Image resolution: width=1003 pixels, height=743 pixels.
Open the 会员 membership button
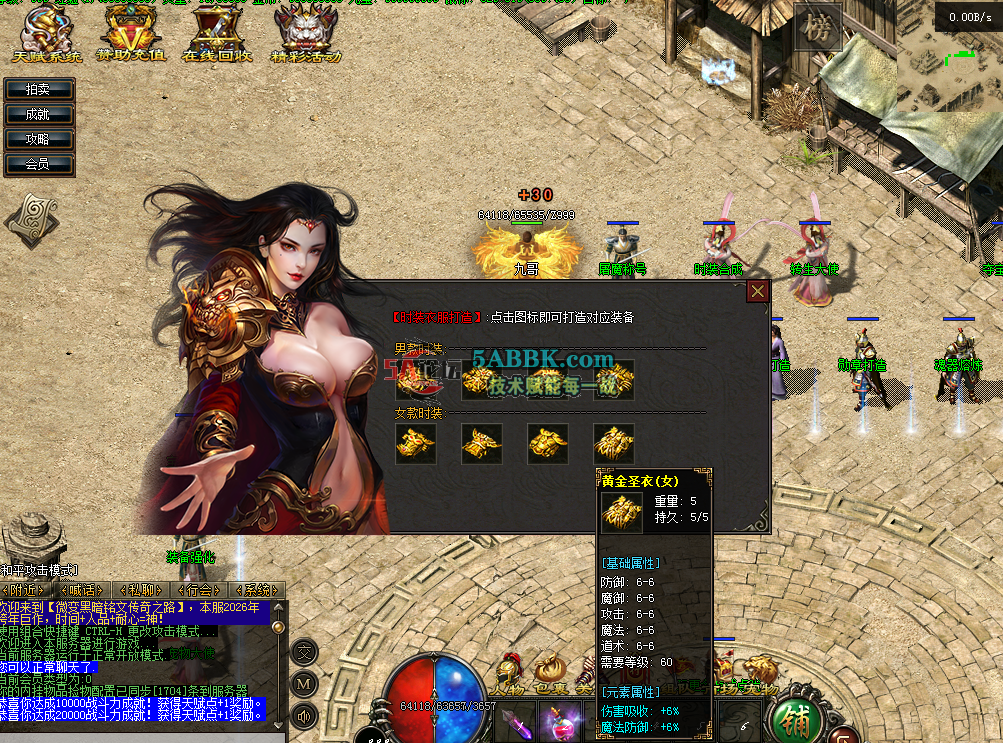tap(39, 164)
